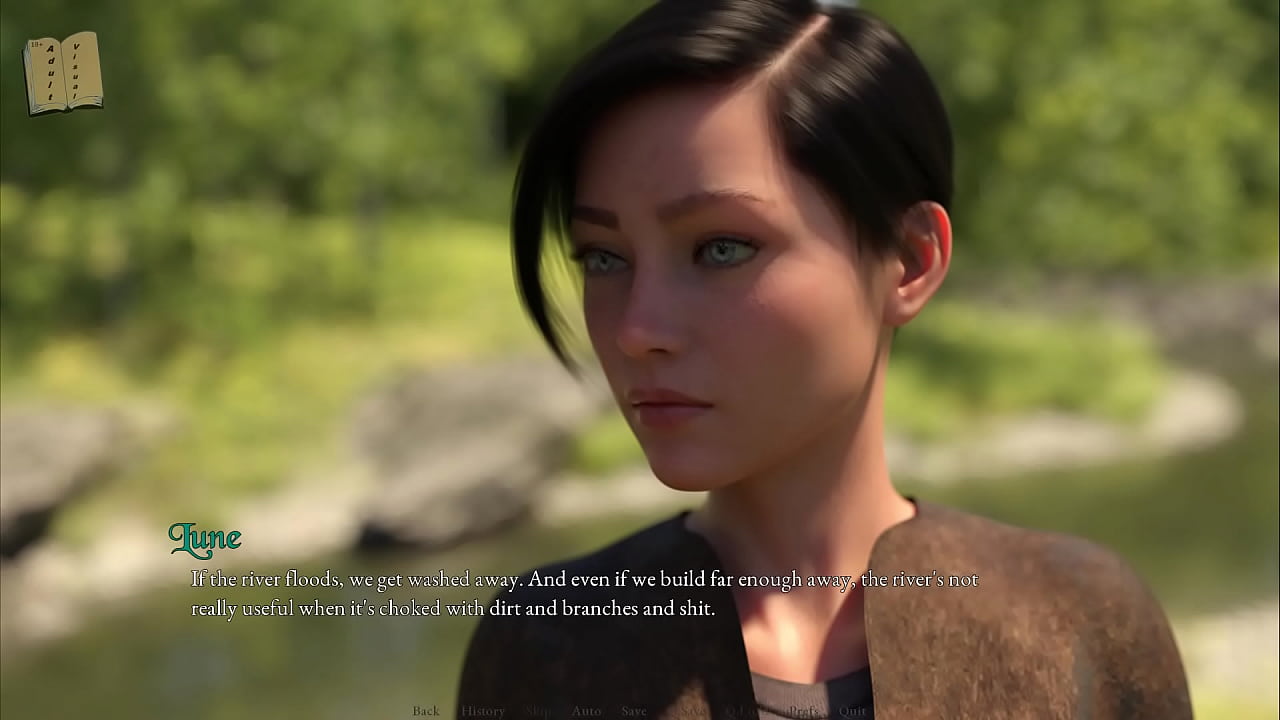The height and width of the screenshot is (720, 1280).
Task: Click the Skip dialogue button
Action: tap(538, 711)
